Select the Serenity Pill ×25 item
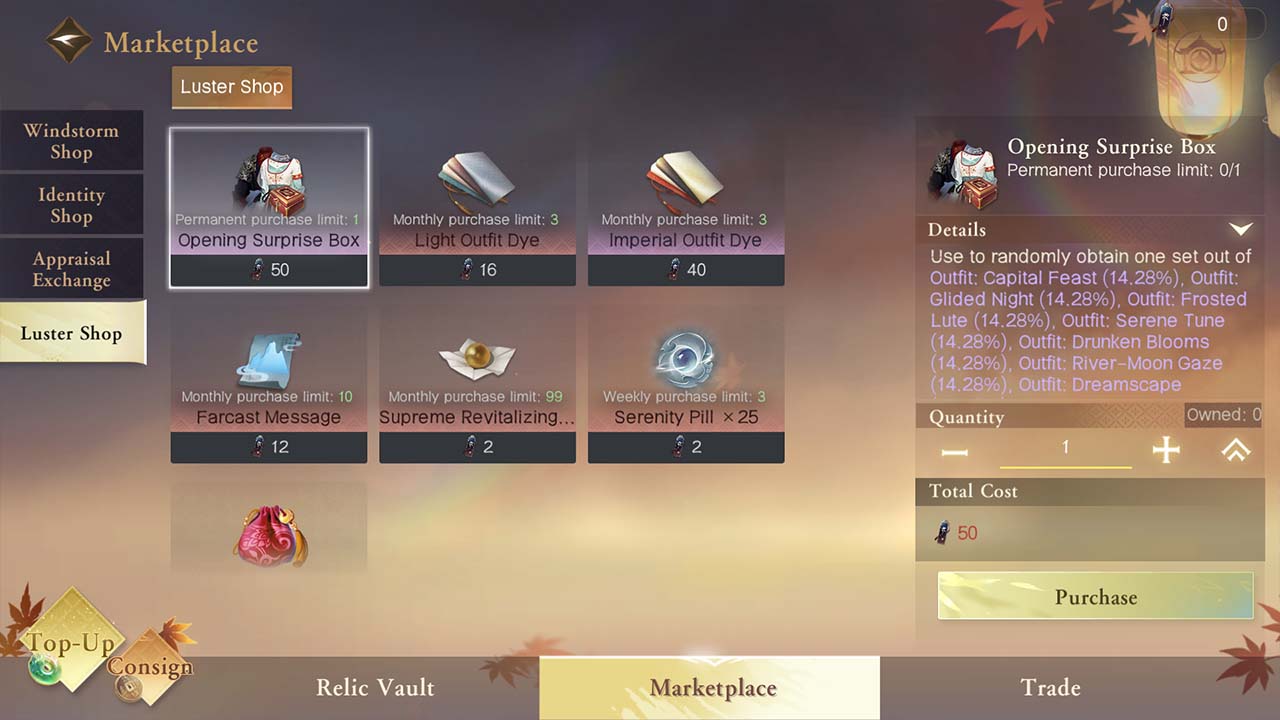 (685, 385)
